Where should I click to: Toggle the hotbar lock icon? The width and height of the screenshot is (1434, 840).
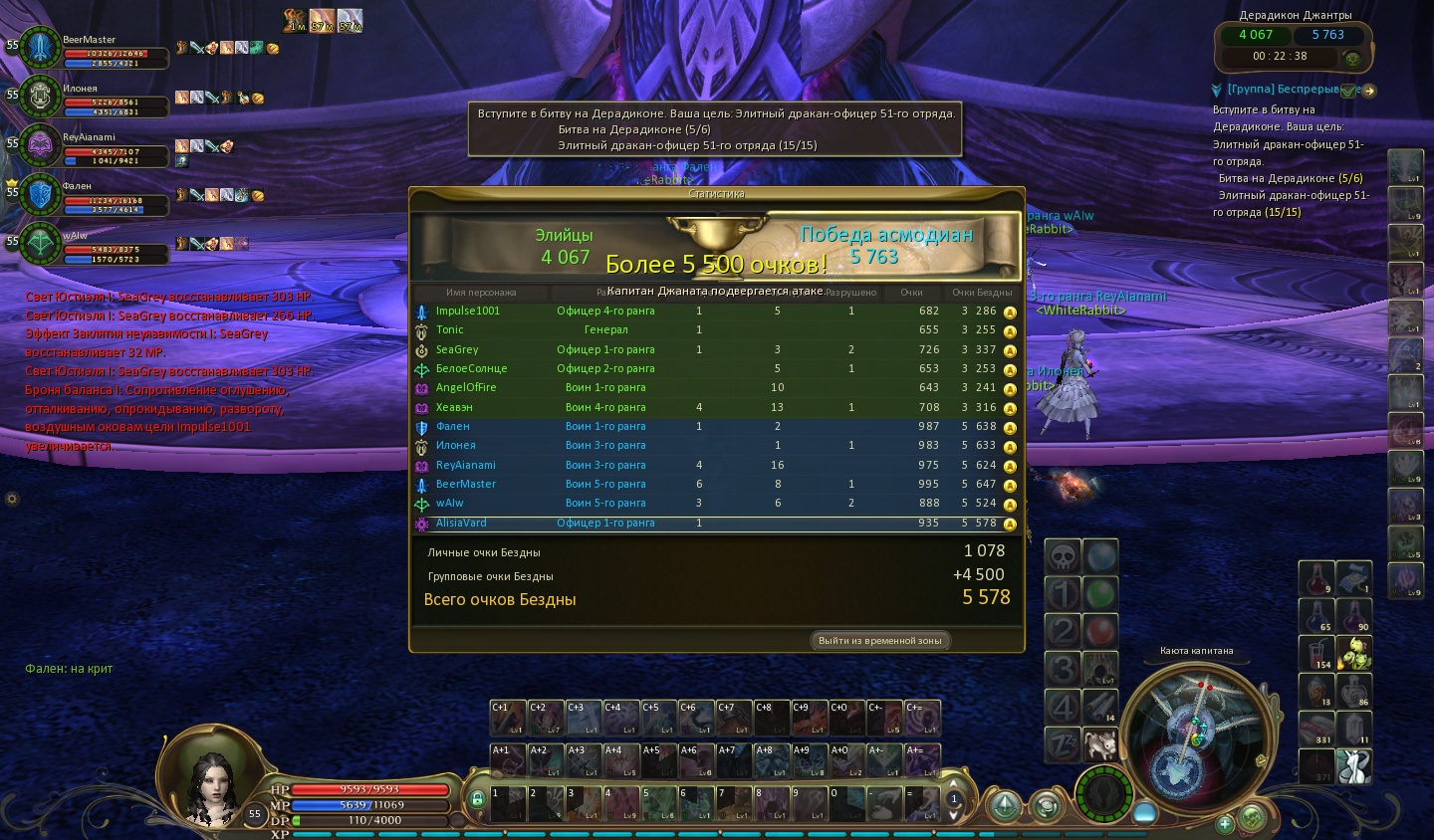(x=477, y=798)
